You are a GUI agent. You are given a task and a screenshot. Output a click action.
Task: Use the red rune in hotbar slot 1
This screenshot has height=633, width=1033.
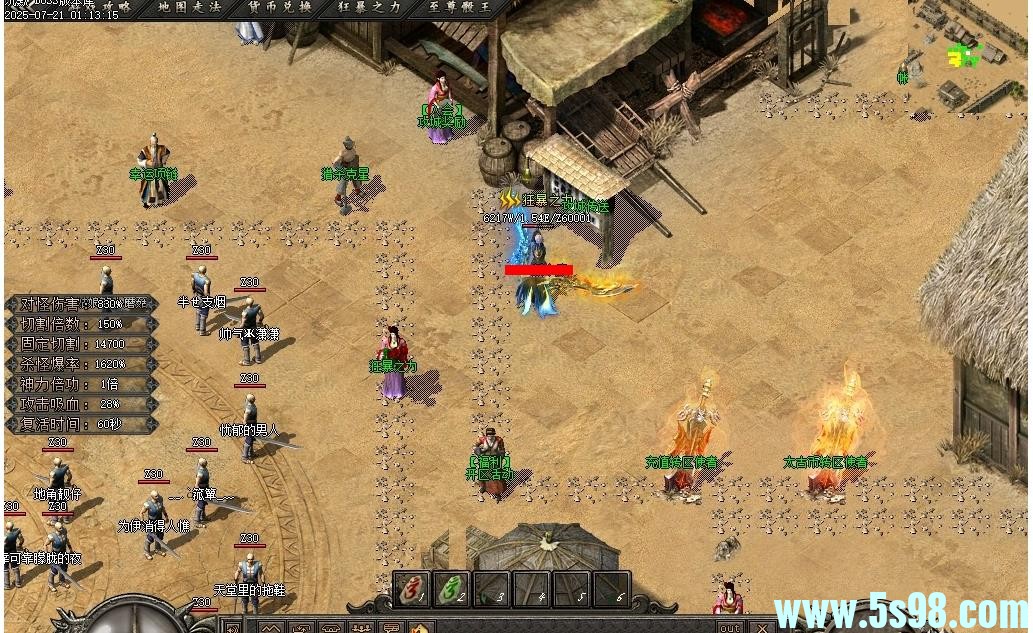411,589
